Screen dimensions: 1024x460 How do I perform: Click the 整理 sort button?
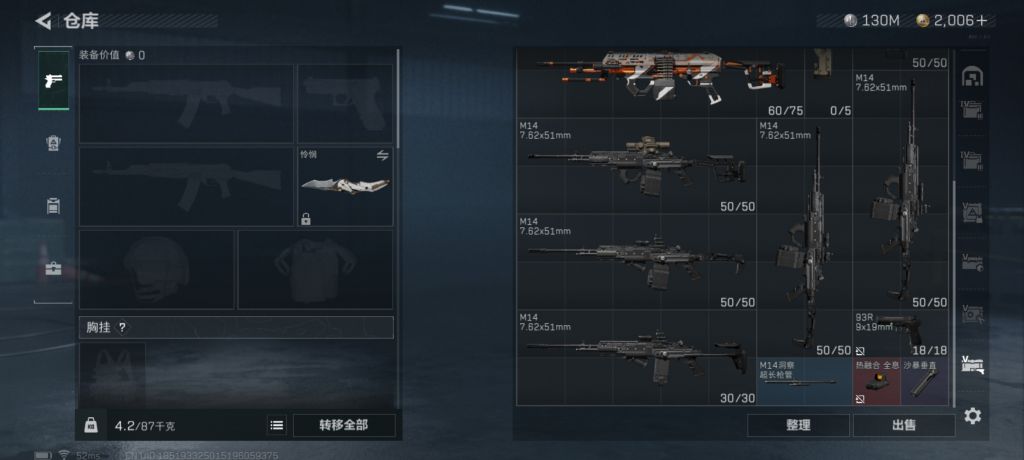[798, 425]
